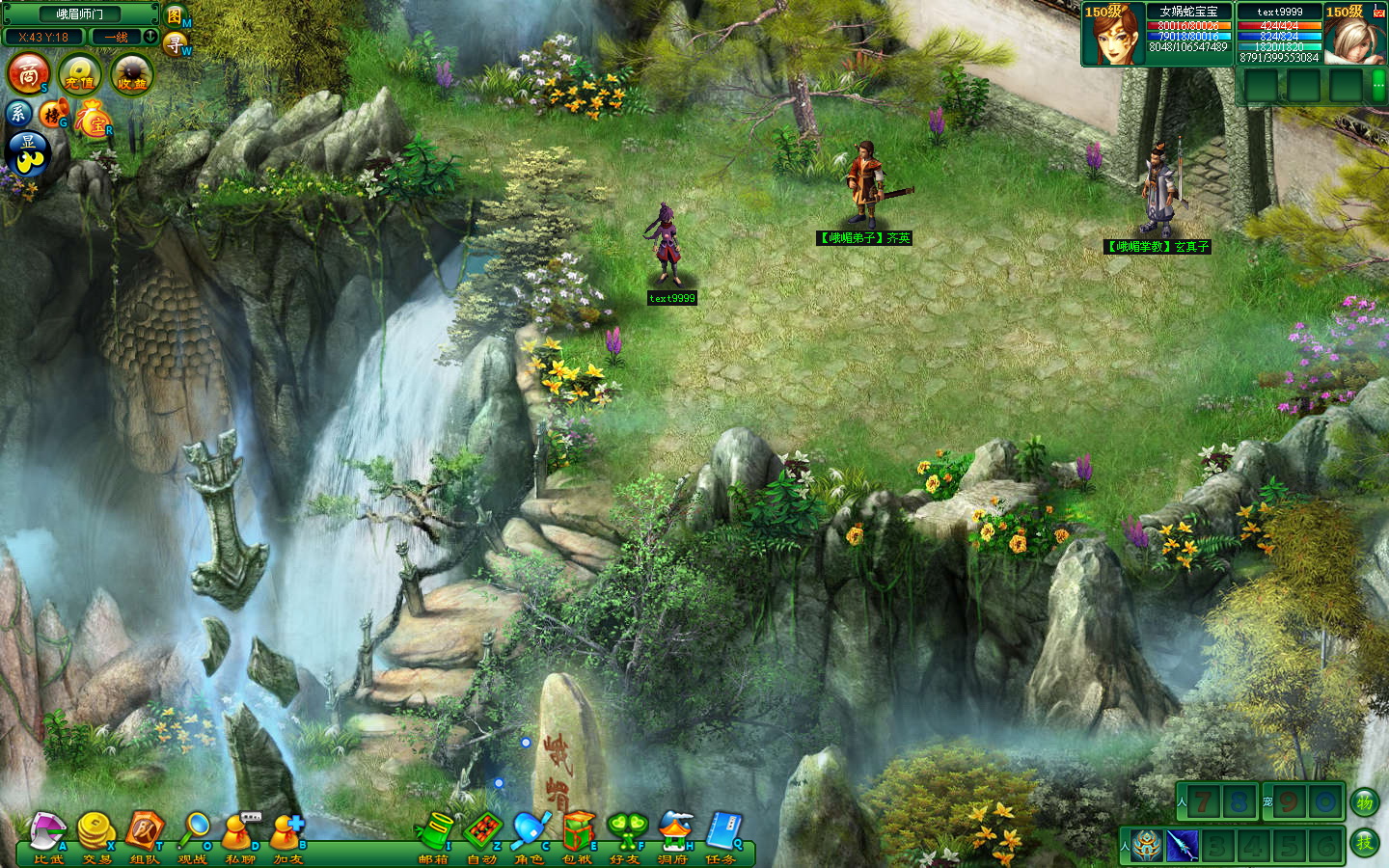Image resolution: width=1389 pixels, height=868 pixels.
Task: Open the 宝 treasure bag icon
Action: coord(94,121)
